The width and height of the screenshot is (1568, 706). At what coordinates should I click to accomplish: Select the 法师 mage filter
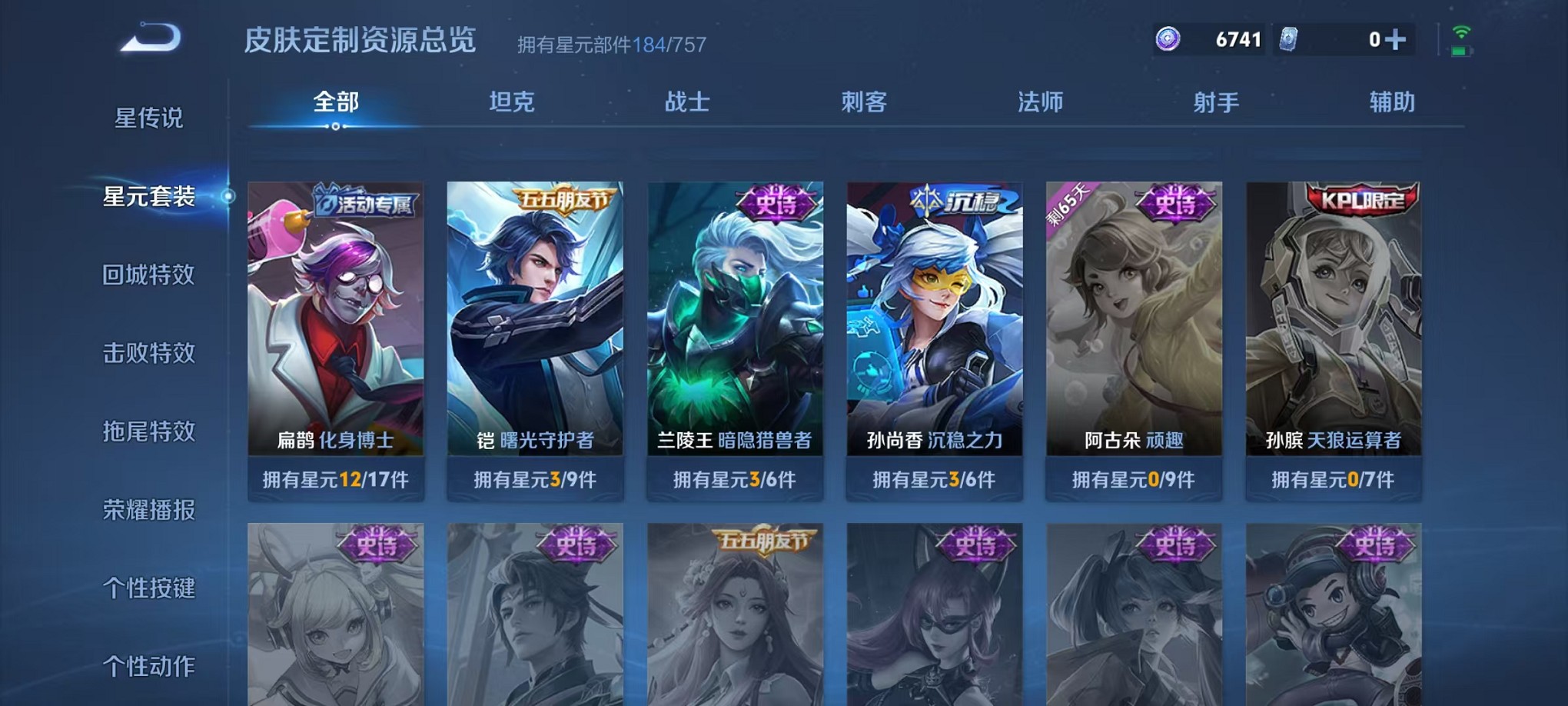(1041, 102)
